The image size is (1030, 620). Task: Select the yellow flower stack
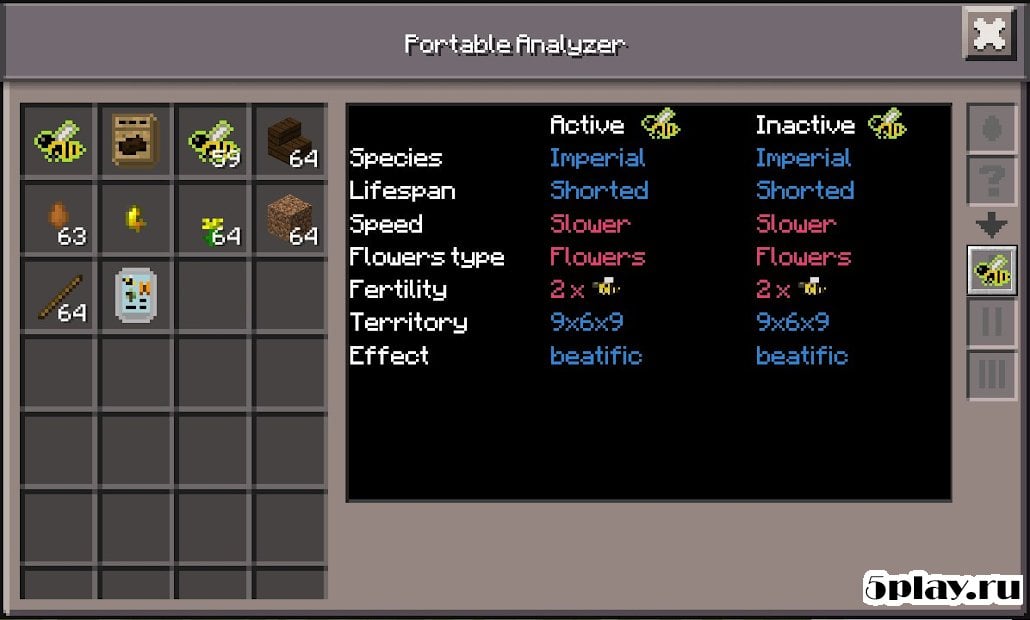pos(212,220)
